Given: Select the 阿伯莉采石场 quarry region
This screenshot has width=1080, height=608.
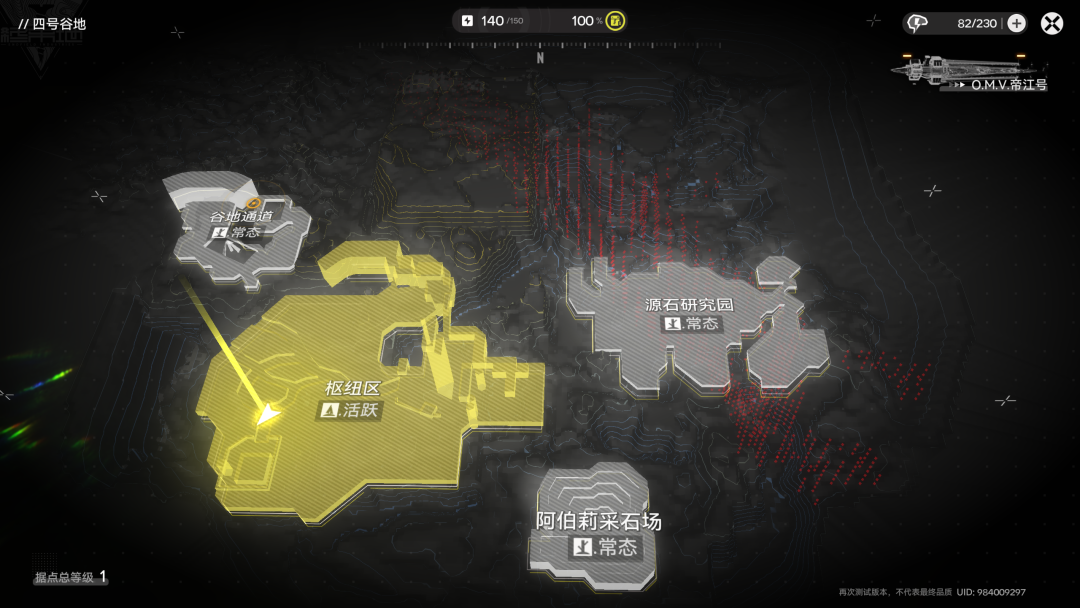Looking at the screenshot, I should pyautogui.click(x=598, y=533).
